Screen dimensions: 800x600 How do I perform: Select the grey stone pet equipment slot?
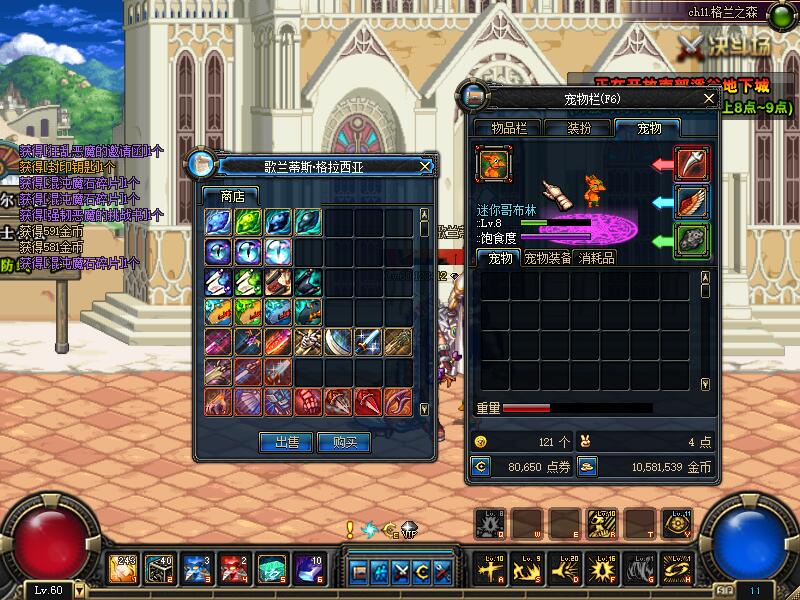coord(692,240)
